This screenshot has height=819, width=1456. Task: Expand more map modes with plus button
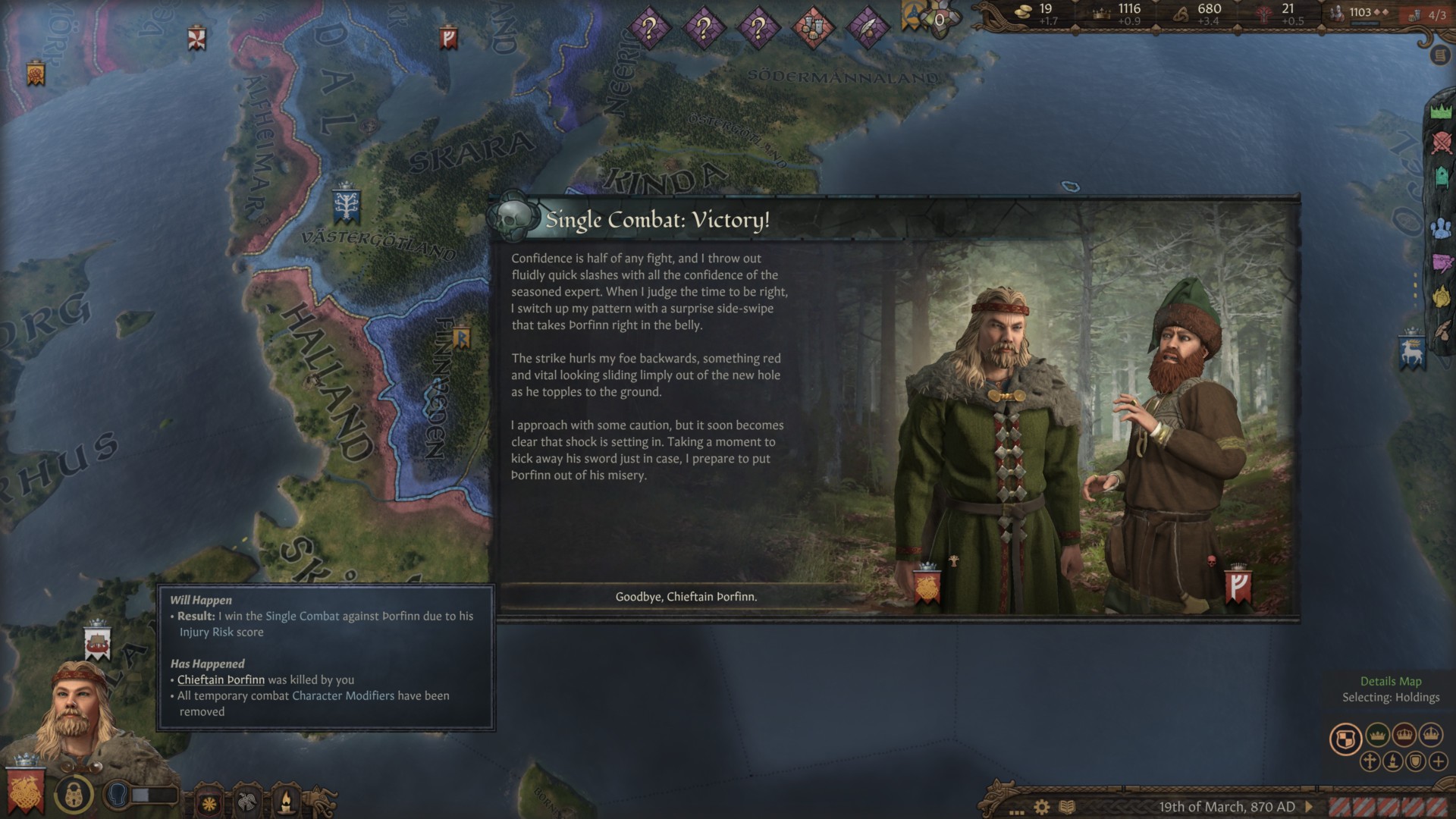[1438, 761]
